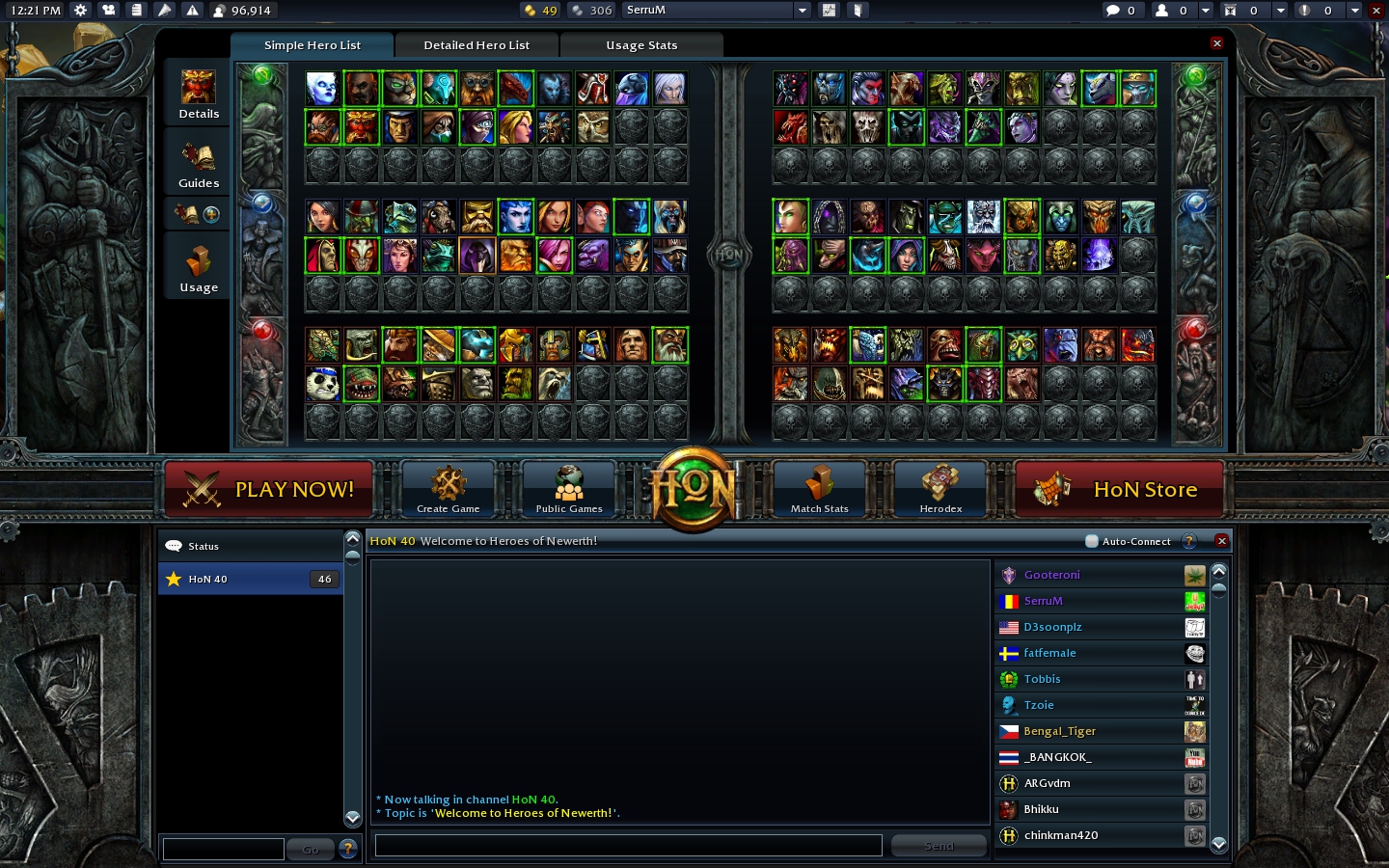The height and width of the screenshot is (868, 1389).
Task: Open the SerruM account name dropdown
Action: pyautogui.click(x=803, y=10)
